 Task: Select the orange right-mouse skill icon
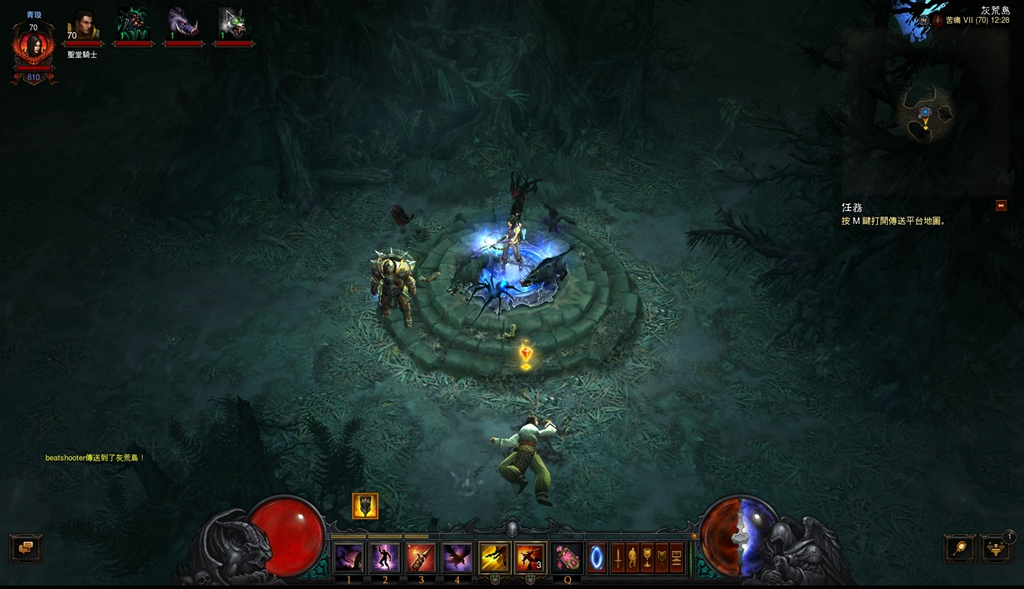click(x=530, y=557)
